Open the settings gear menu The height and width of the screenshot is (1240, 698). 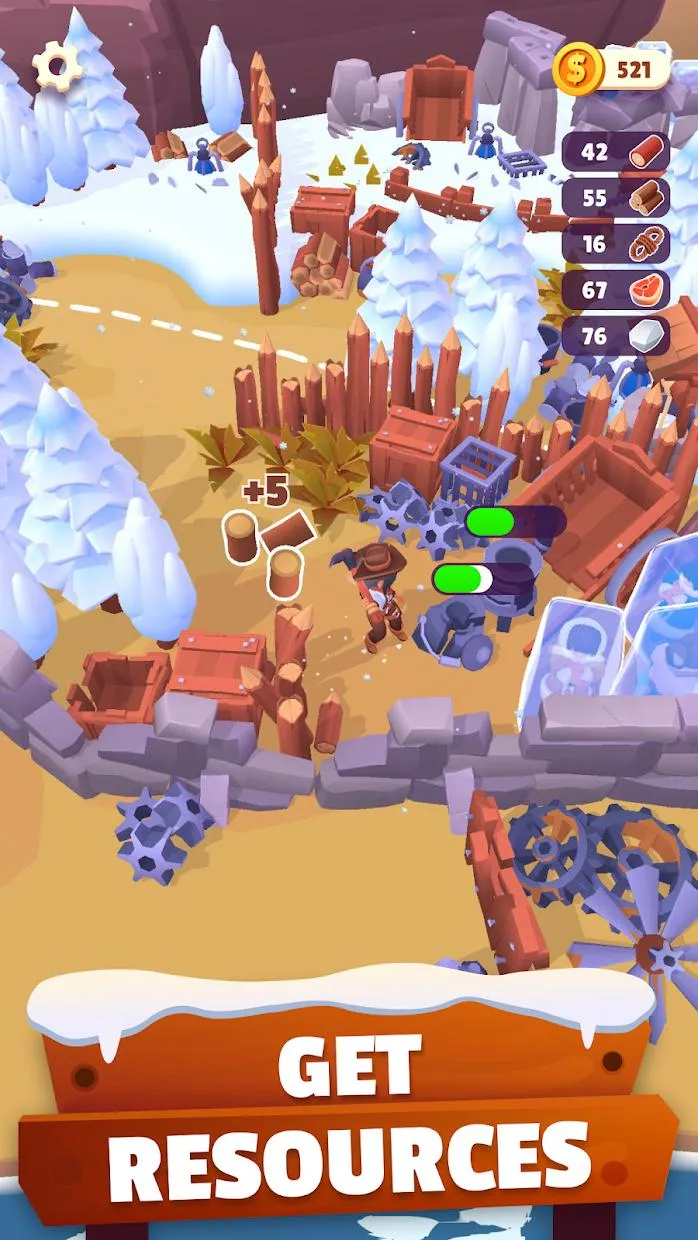coord(57,66)
